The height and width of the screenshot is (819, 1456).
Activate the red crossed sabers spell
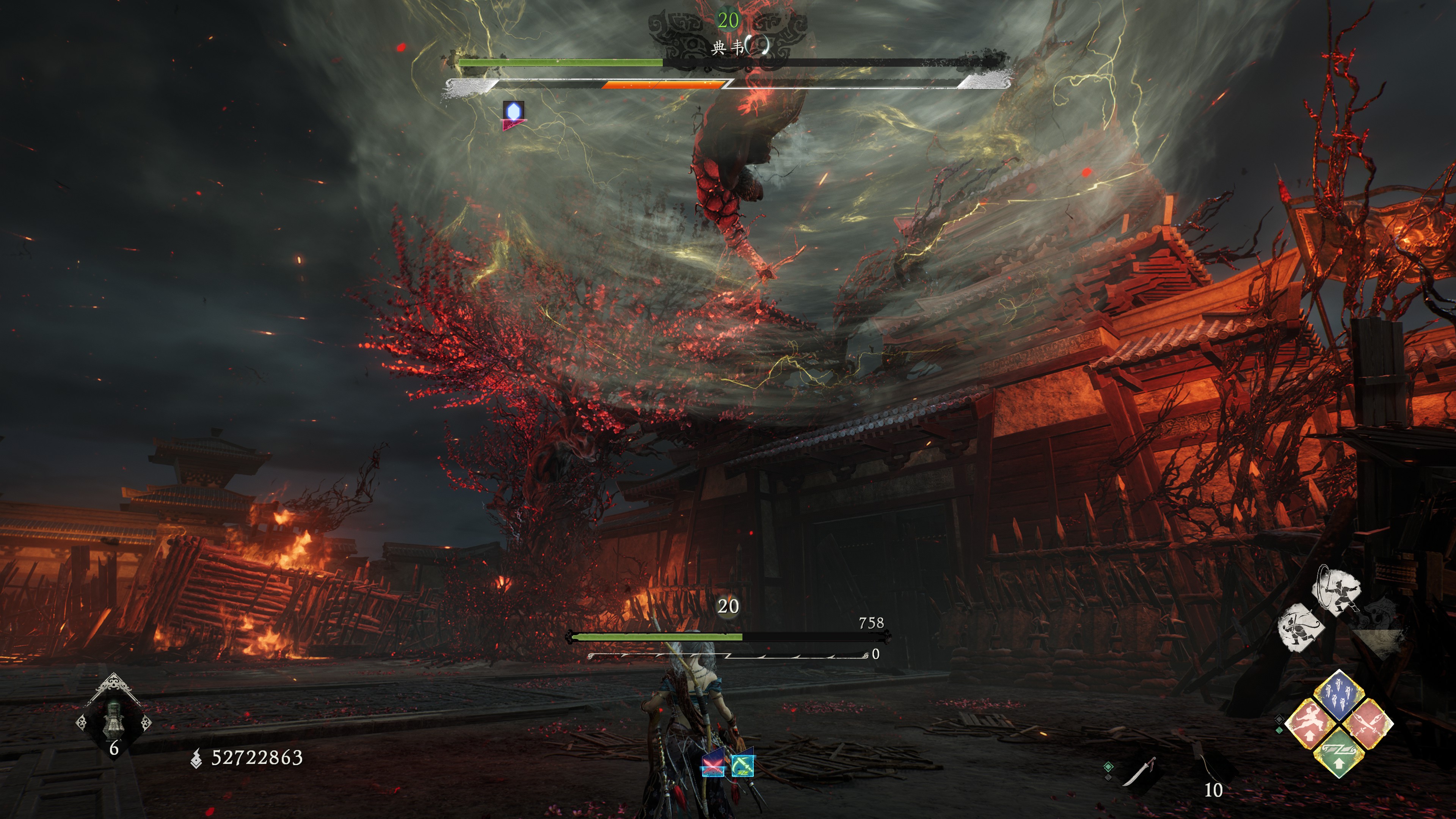point(1368,723)
